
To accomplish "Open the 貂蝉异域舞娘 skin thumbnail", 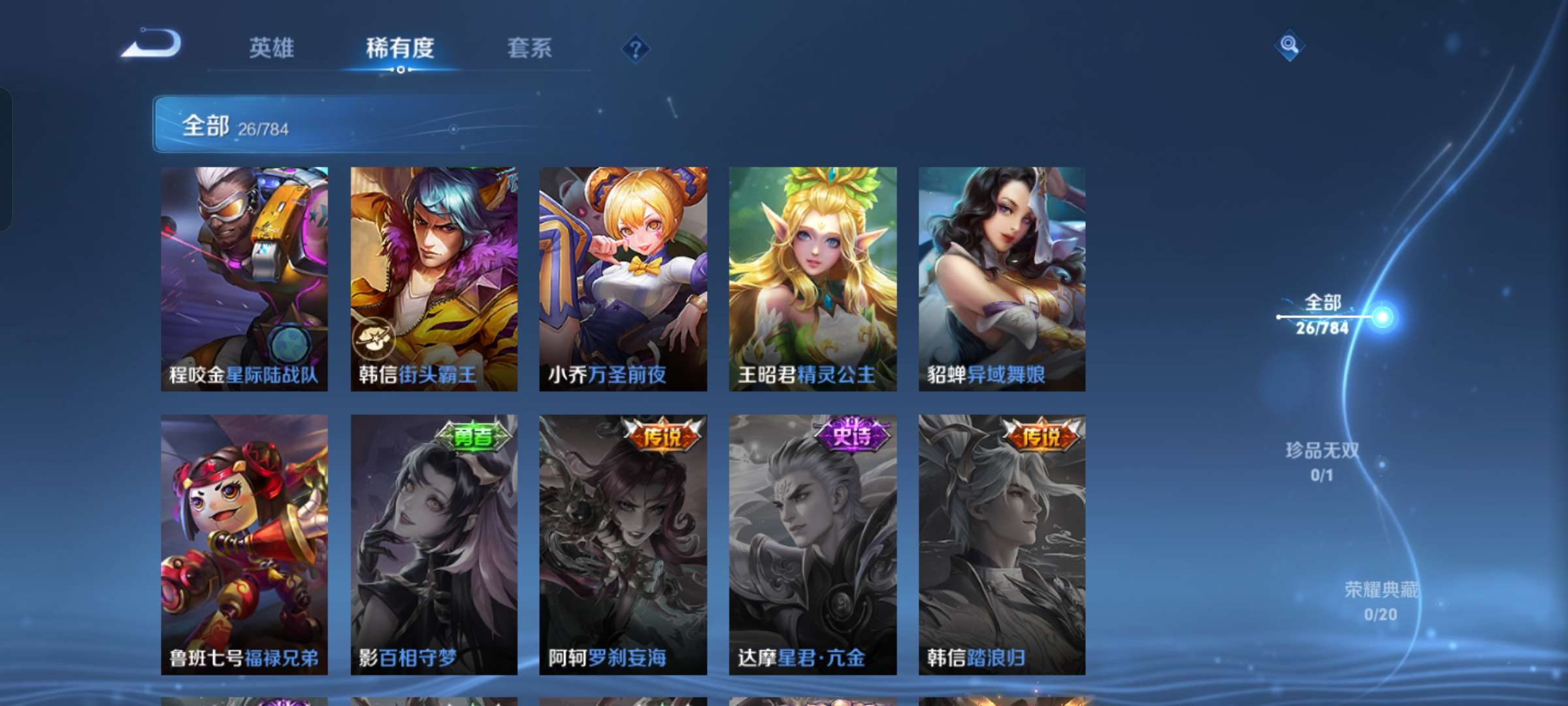I will [1004, 275].
